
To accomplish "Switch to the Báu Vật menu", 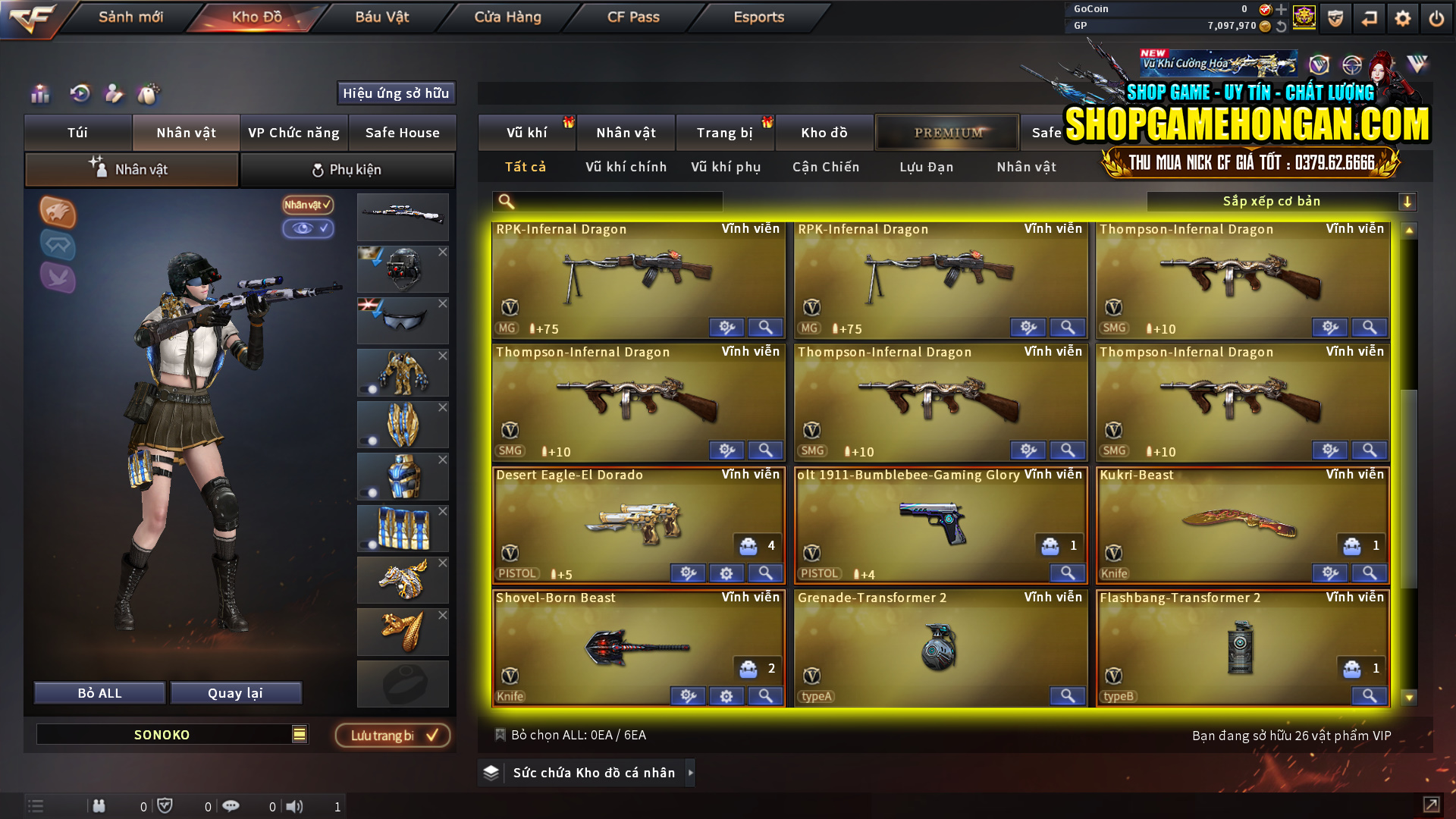I will point(381,17).
